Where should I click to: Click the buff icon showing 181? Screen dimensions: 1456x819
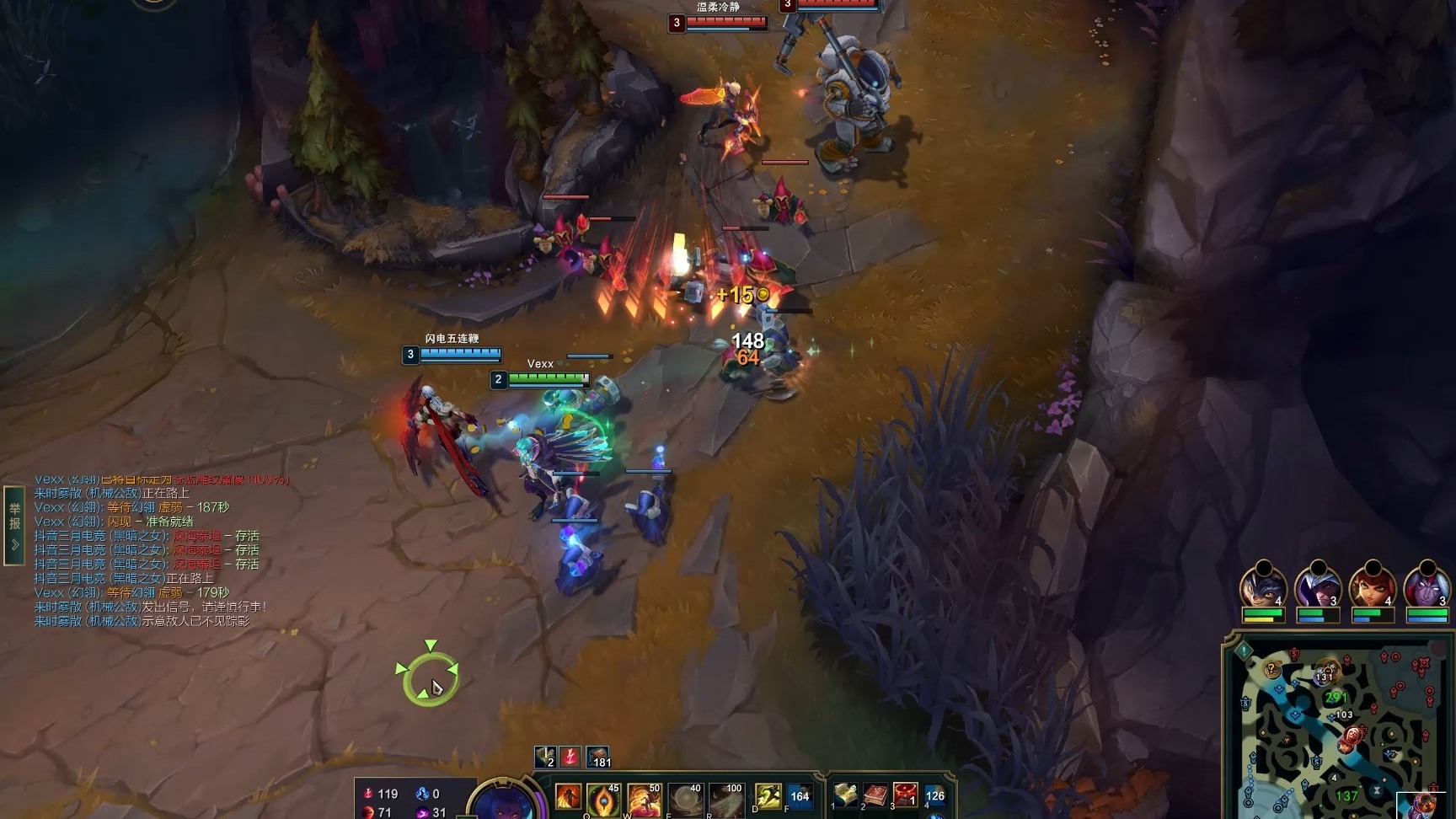(x=598, y=757)
